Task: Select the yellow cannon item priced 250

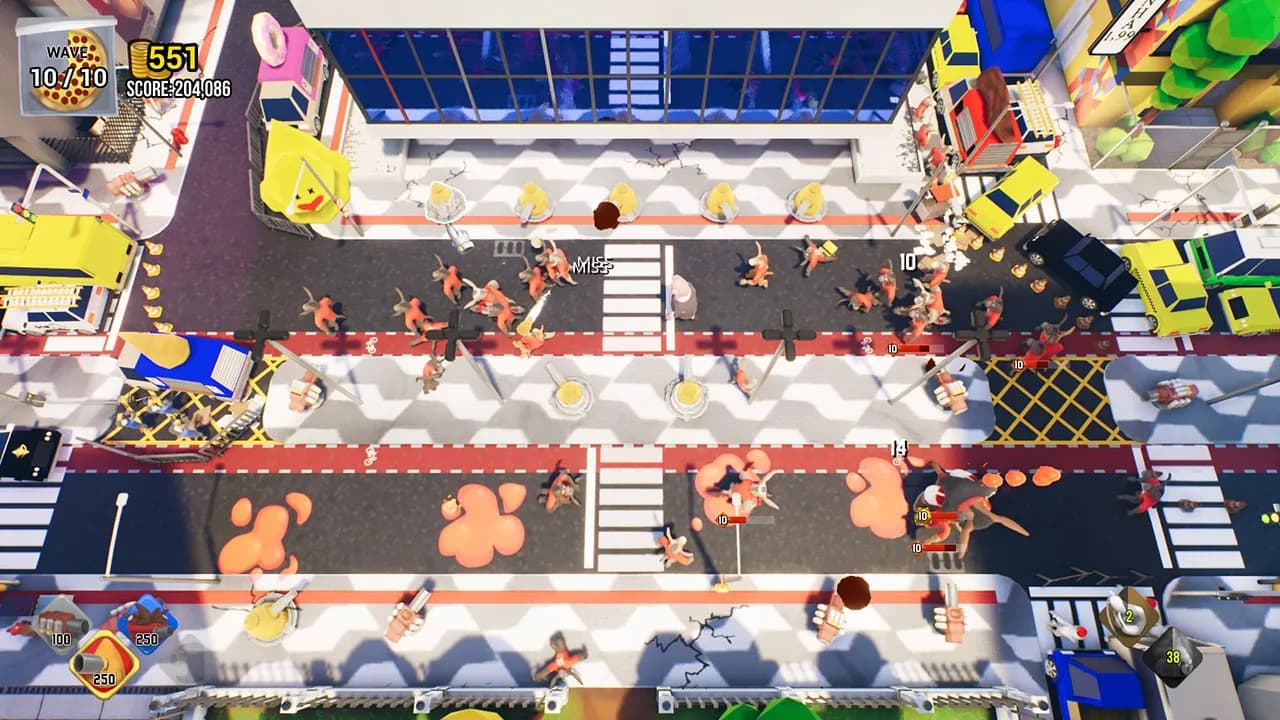Action: pos(102,662)
